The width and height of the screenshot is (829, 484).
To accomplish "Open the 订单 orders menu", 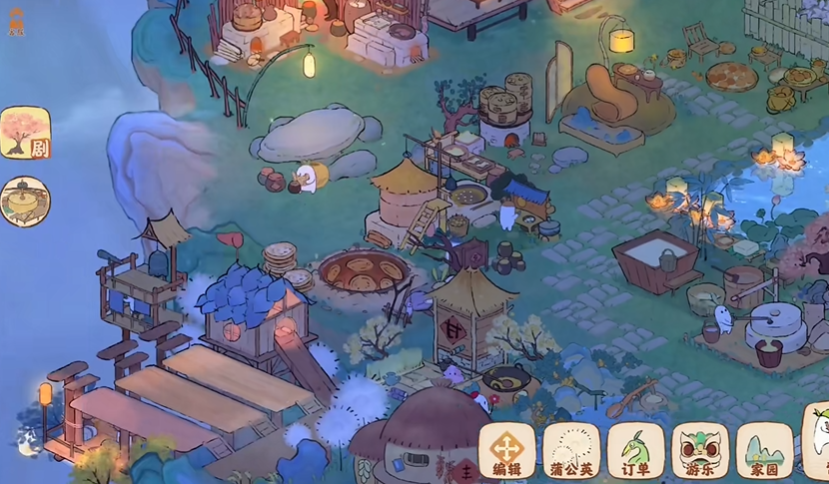I will [636, 450].
